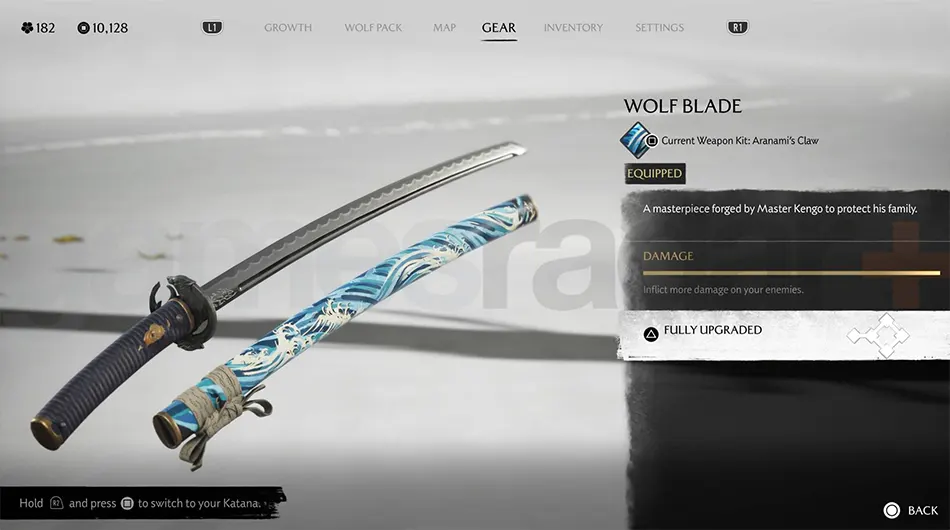Click the Back button
The height and width of the screenshot is (530, 950).
point(911,510)
